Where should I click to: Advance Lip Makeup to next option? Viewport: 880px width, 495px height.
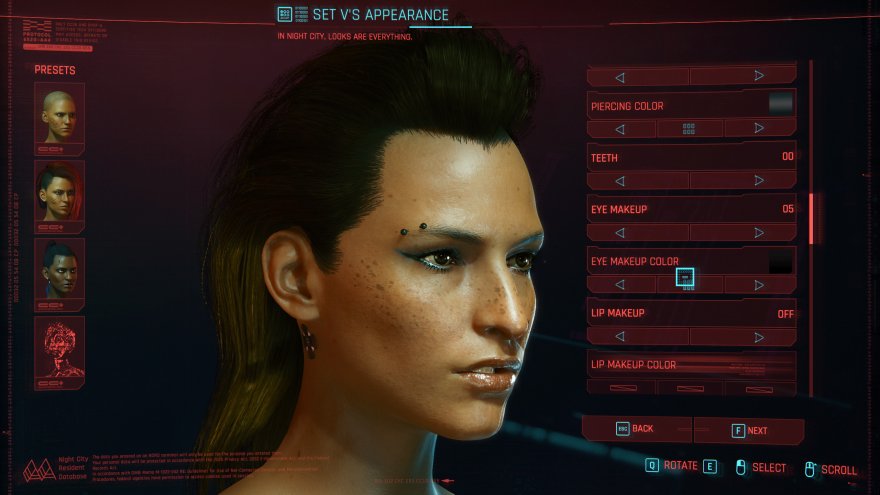point(759,337)
